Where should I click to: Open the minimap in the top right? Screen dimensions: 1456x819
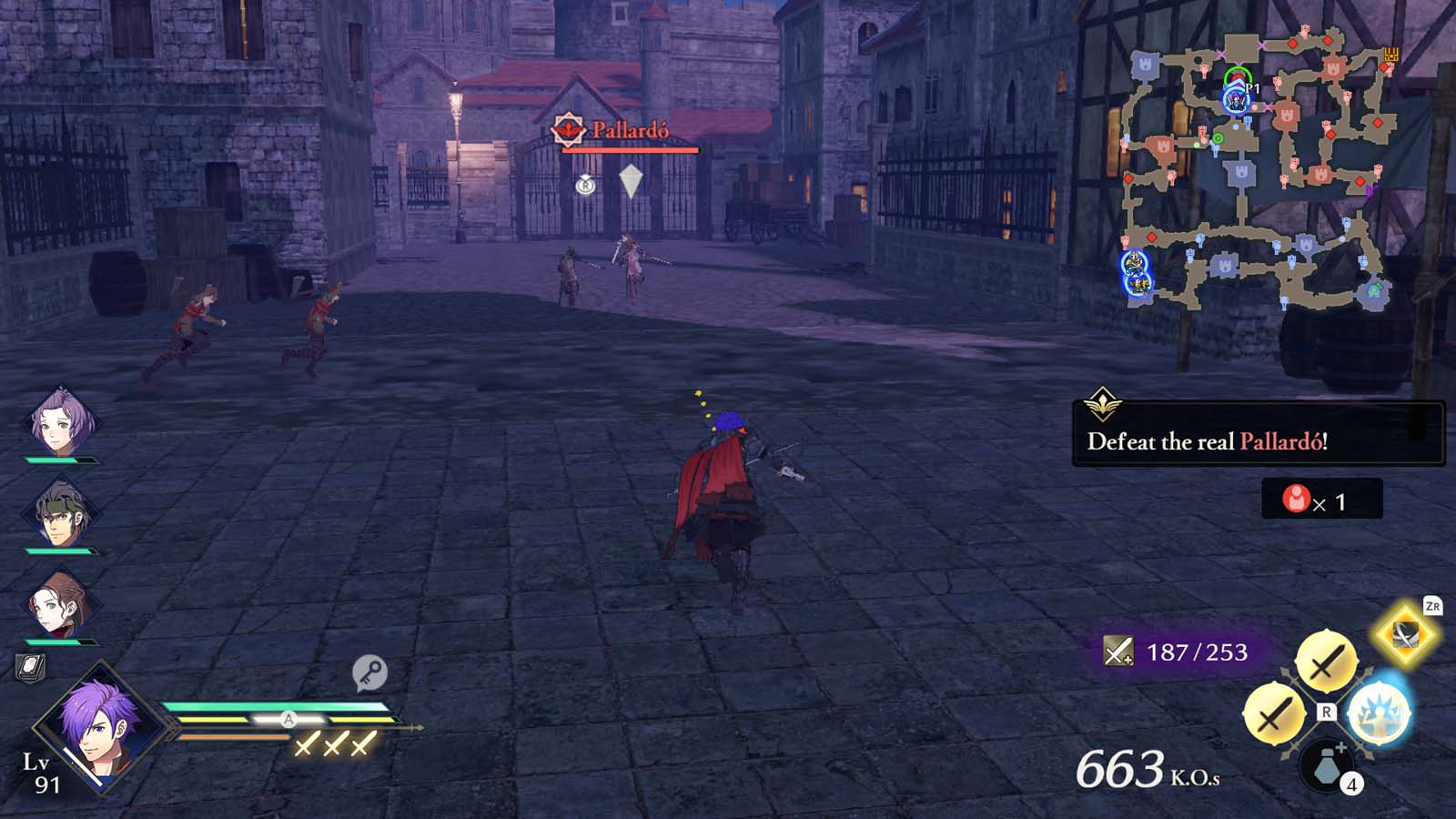[x=1256, y=164]
